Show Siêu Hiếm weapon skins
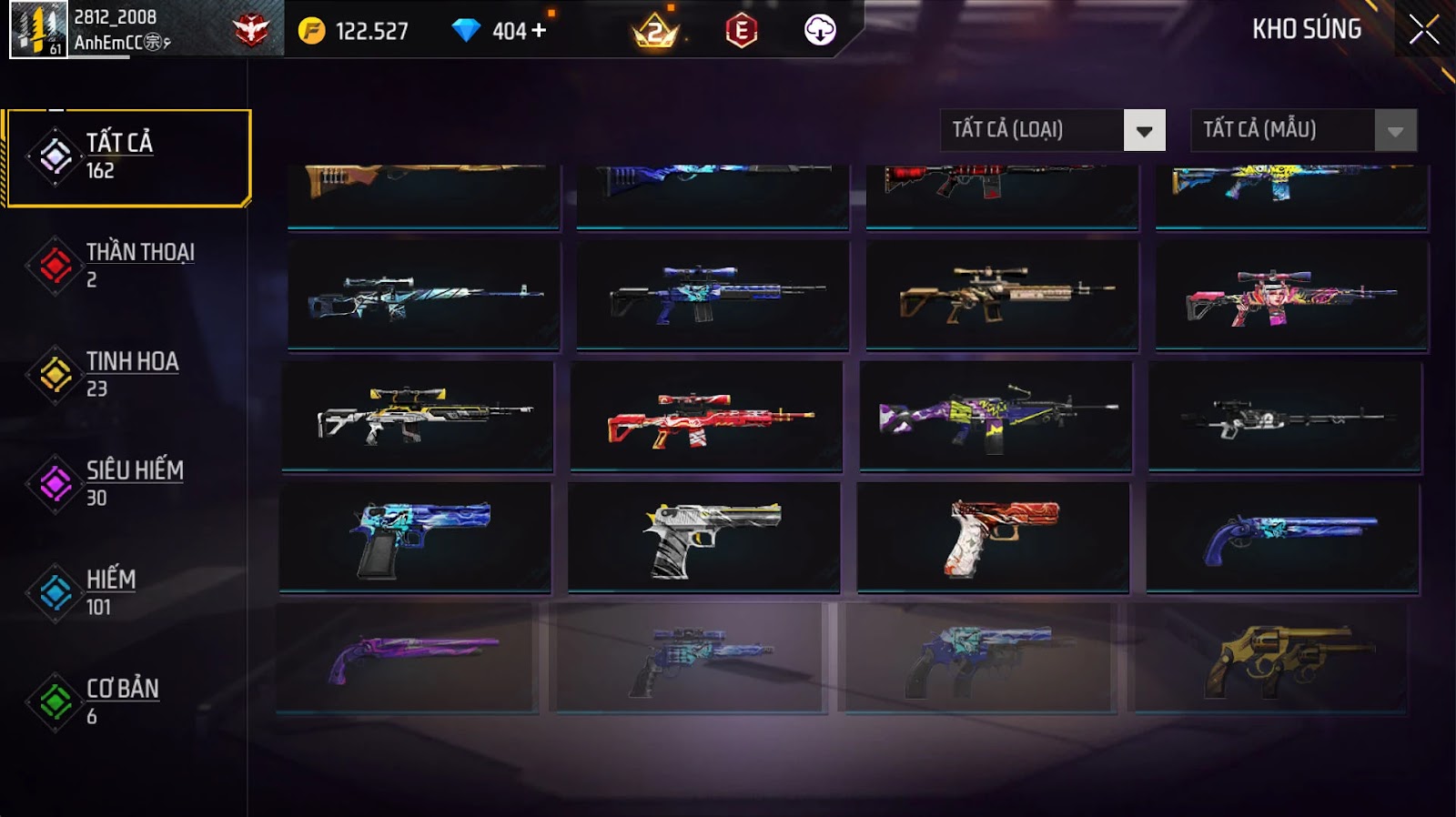This screenshot has height=817, width=1456. [x=127, y=484]
